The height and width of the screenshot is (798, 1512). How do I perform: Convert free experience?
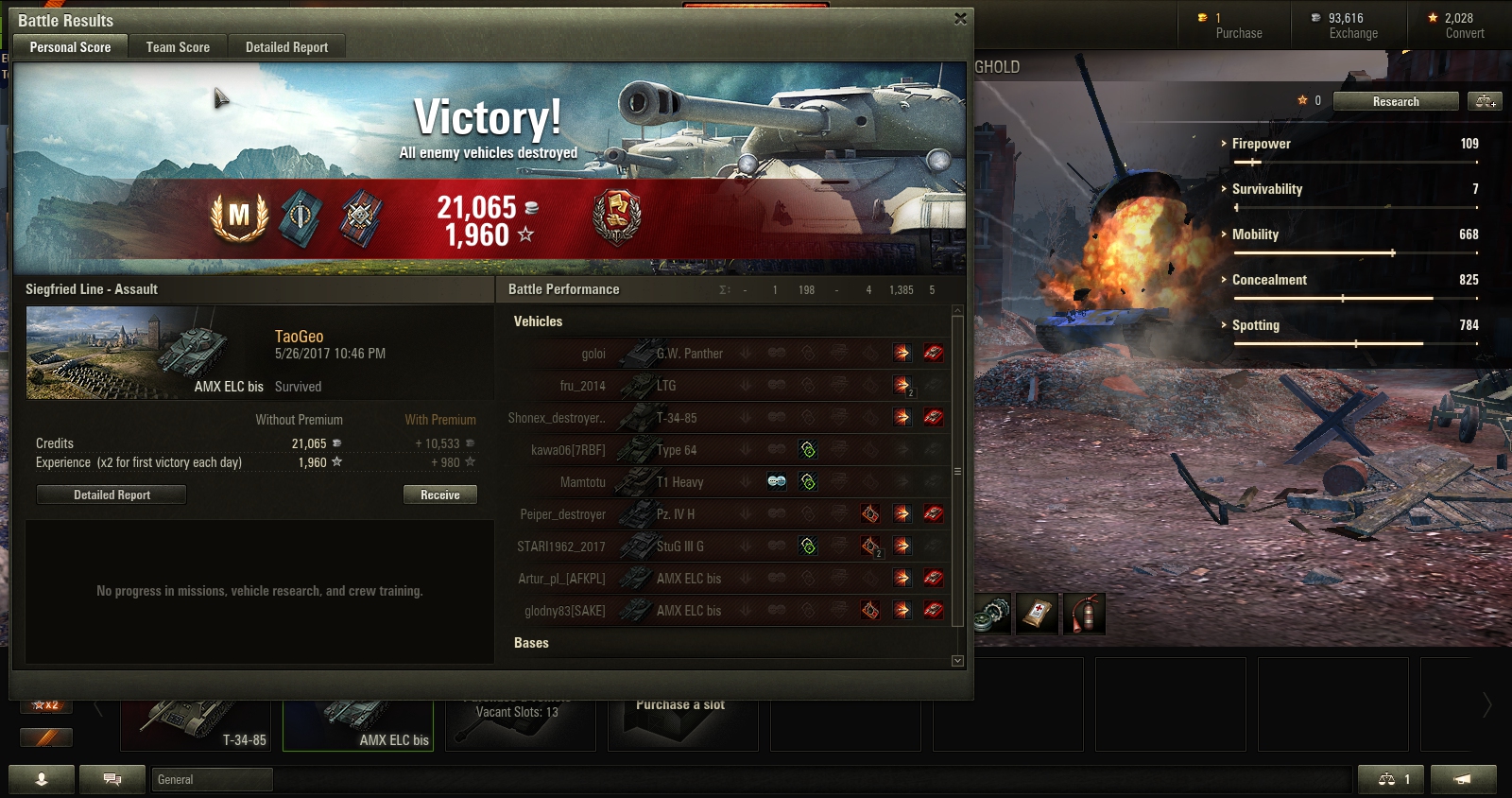[x=1463, y=26]
